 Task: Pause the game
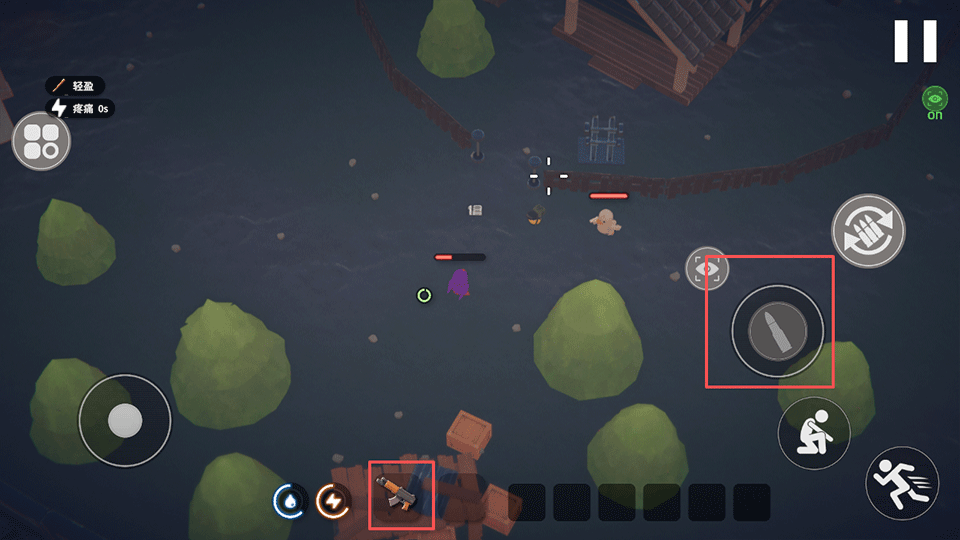tap(915, 41)
